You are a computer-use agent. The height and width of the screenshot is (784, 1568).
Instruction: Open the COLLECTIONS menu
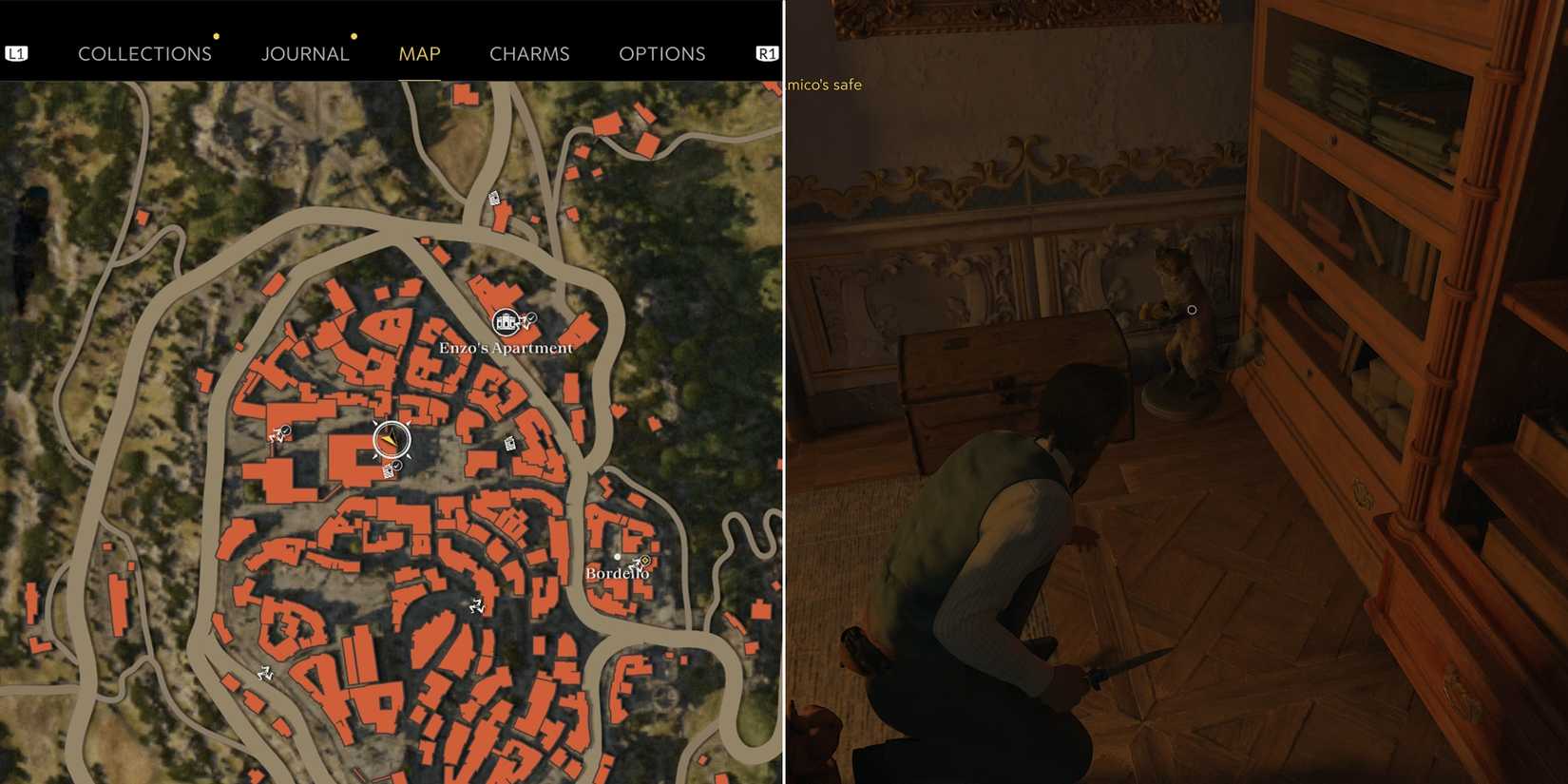coord(144,53)
